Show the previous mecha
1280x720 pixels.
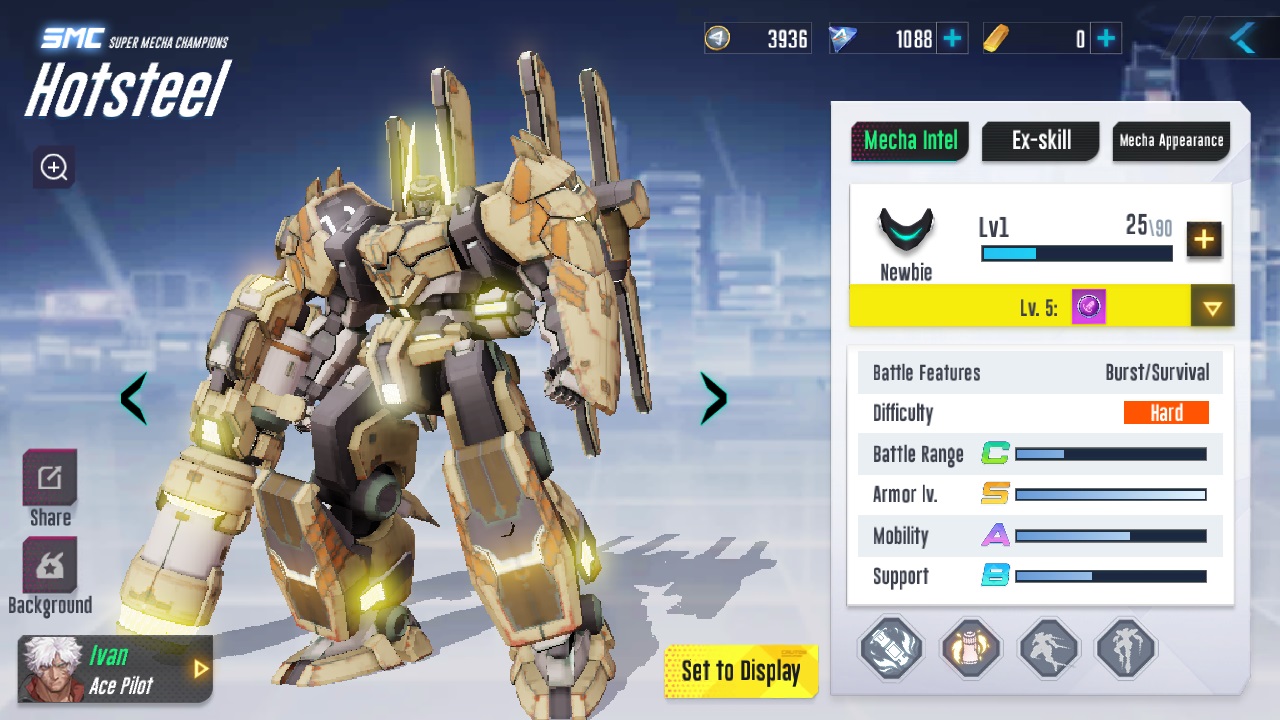(133, 398)
